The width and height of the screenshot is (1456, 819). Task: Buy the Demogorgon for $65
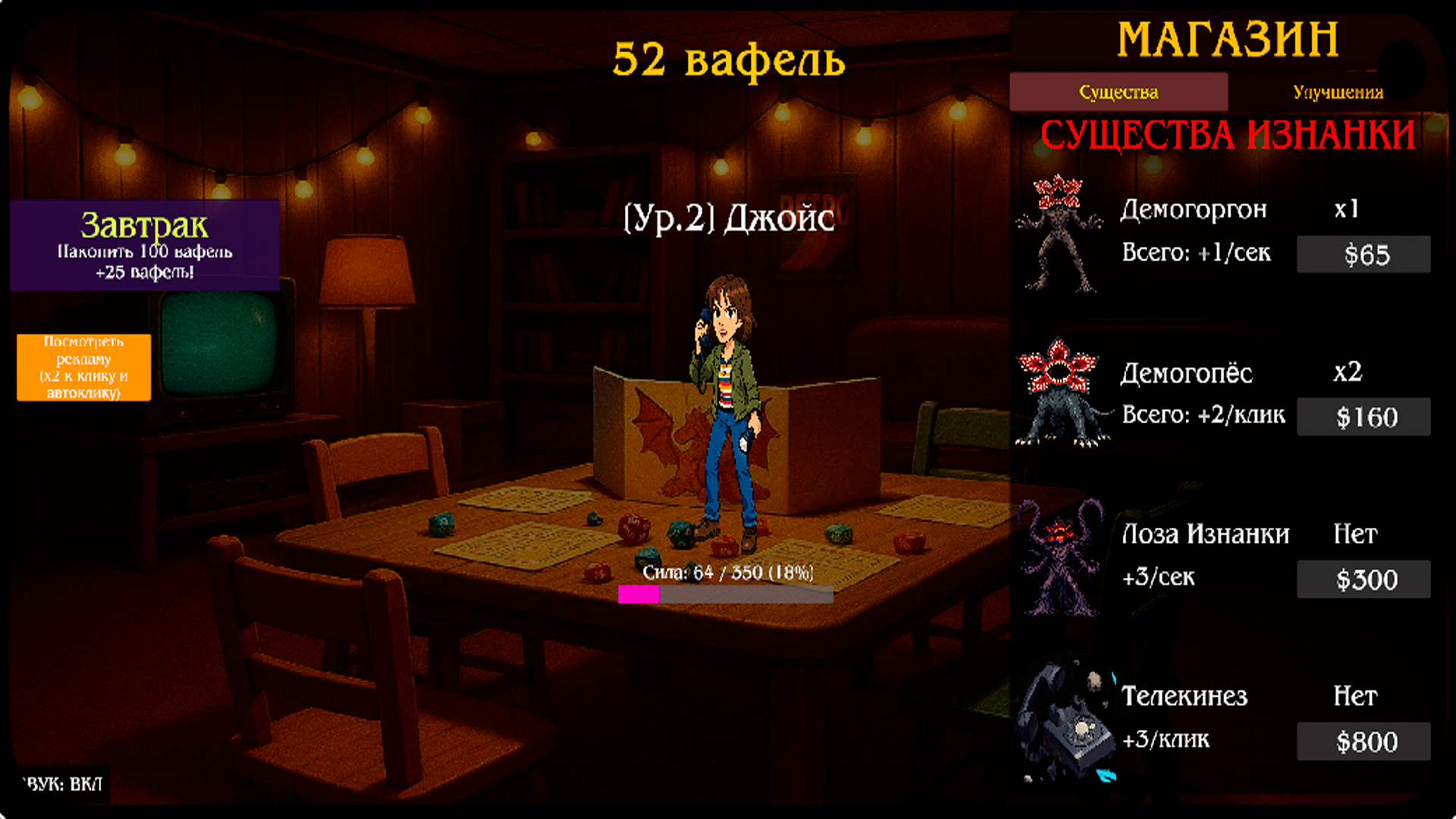coord(1363,253)
